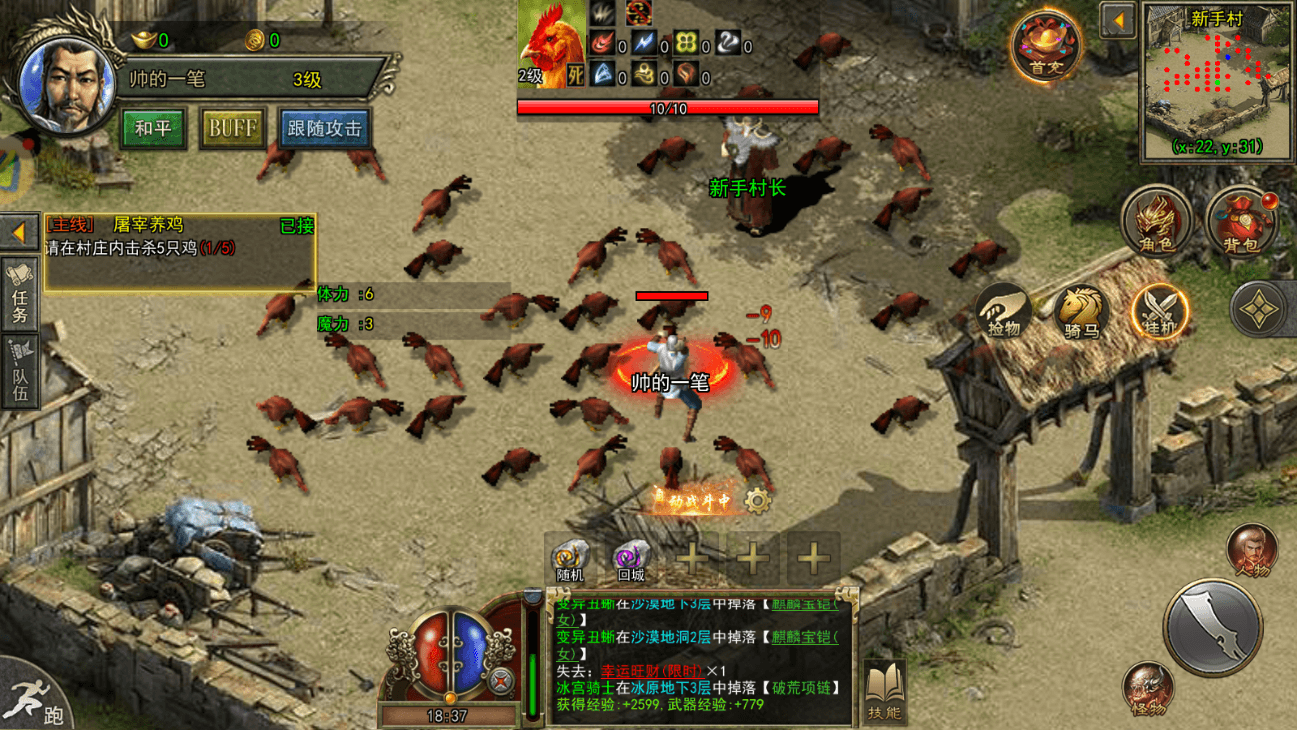Click the 跟随攻击 follow-attack button
1297x730 pixels.
tap(325, 129)
